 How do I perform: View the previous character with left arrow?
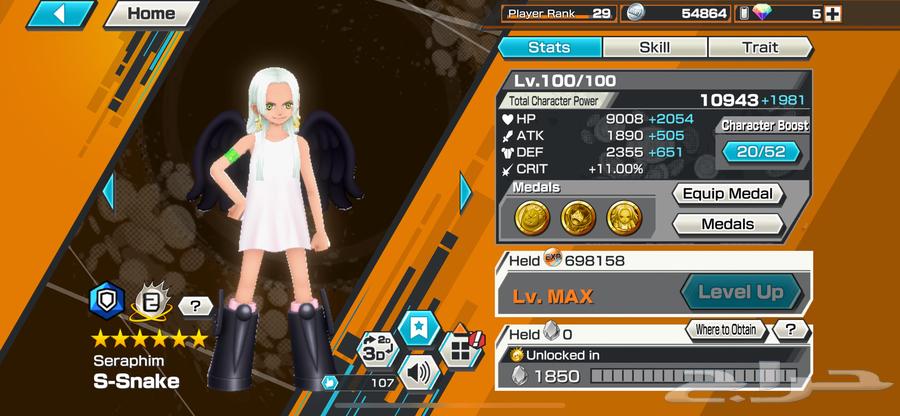(x=109, y=190)
